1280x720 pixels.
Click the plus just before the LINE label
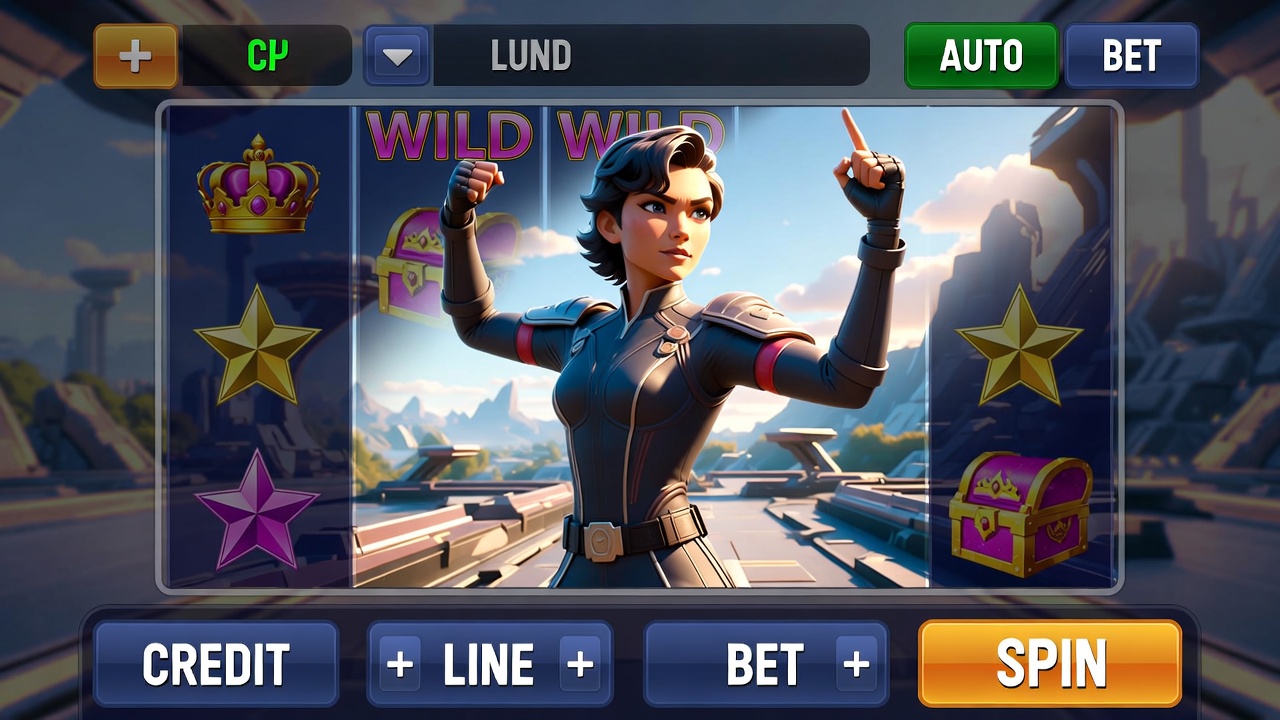coord(400,664)
